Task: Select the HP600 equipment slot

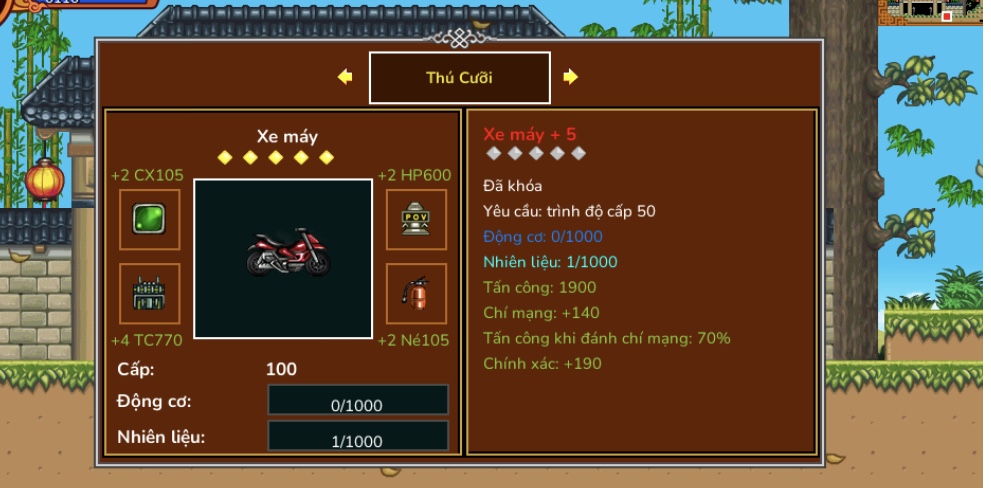Action: [416, 219]
